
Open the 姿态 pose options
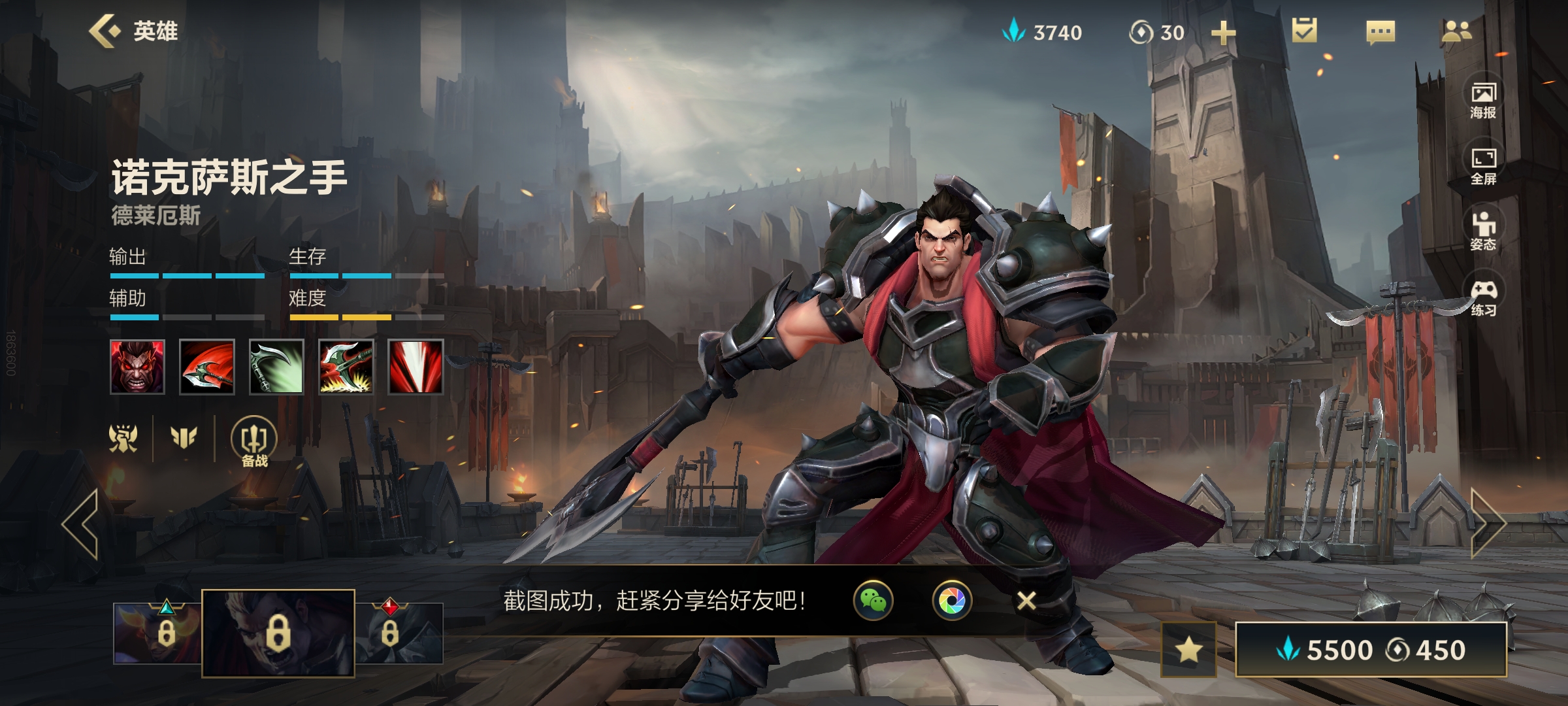(1483, 231)
